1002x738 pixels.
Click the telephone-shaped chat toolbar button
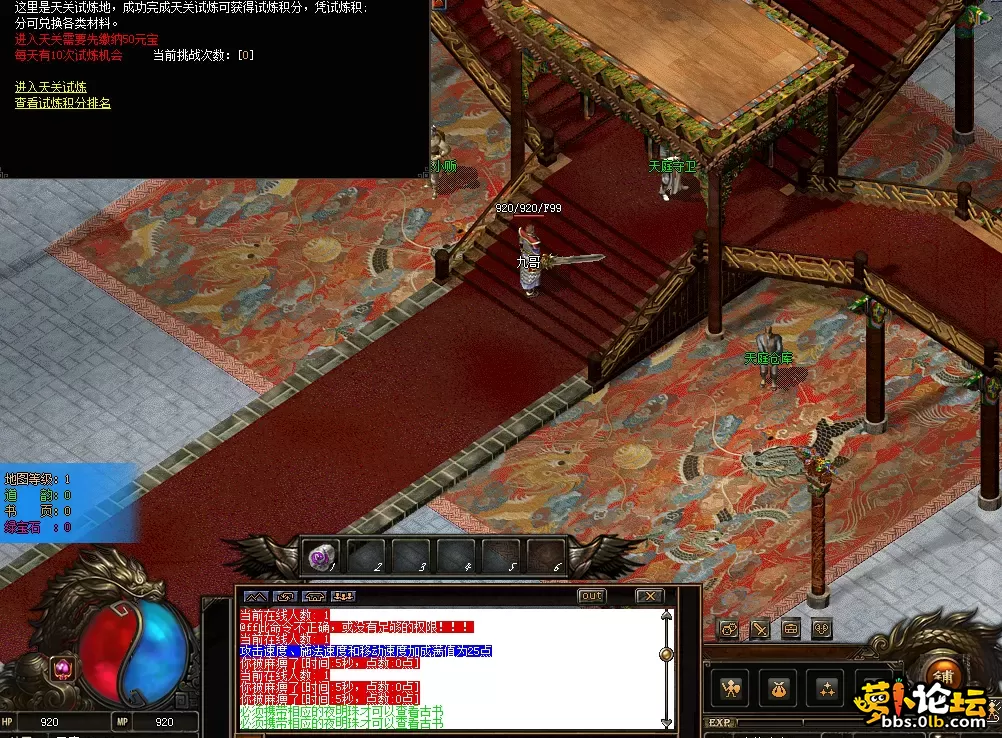click(x=314, y=597)
